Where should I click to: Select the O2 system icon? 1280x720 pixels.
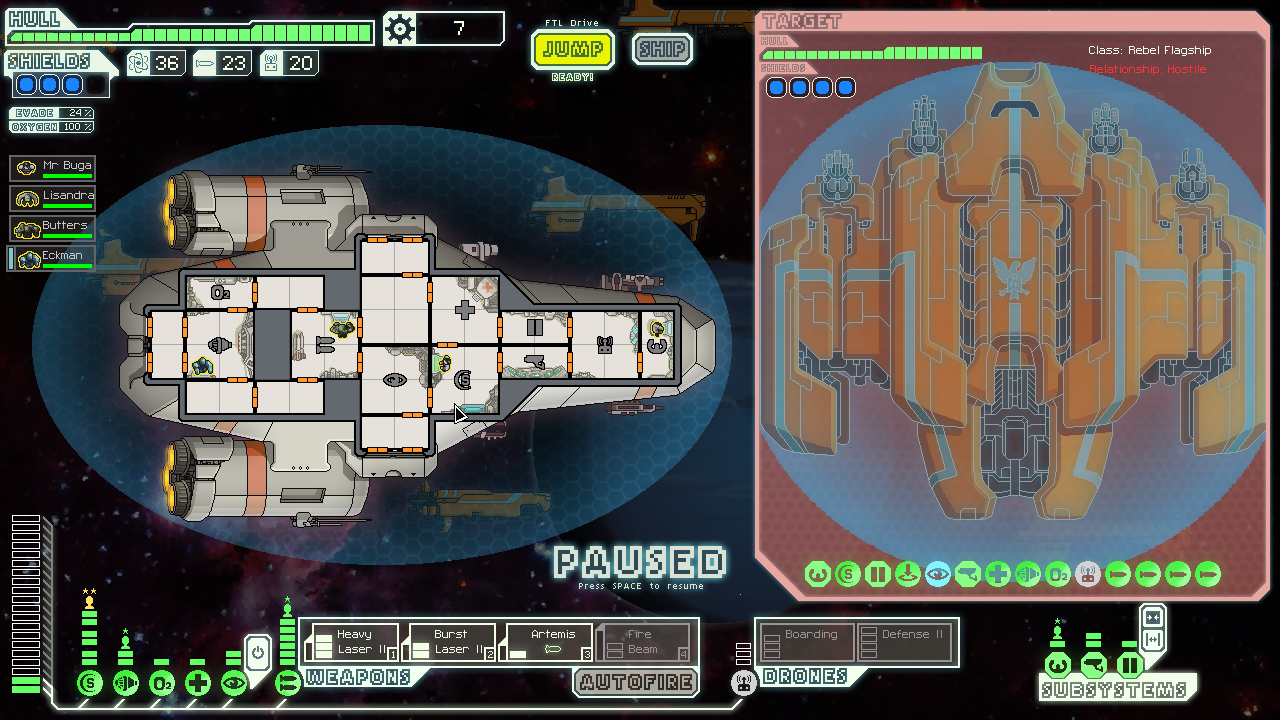tap(161, 684)
